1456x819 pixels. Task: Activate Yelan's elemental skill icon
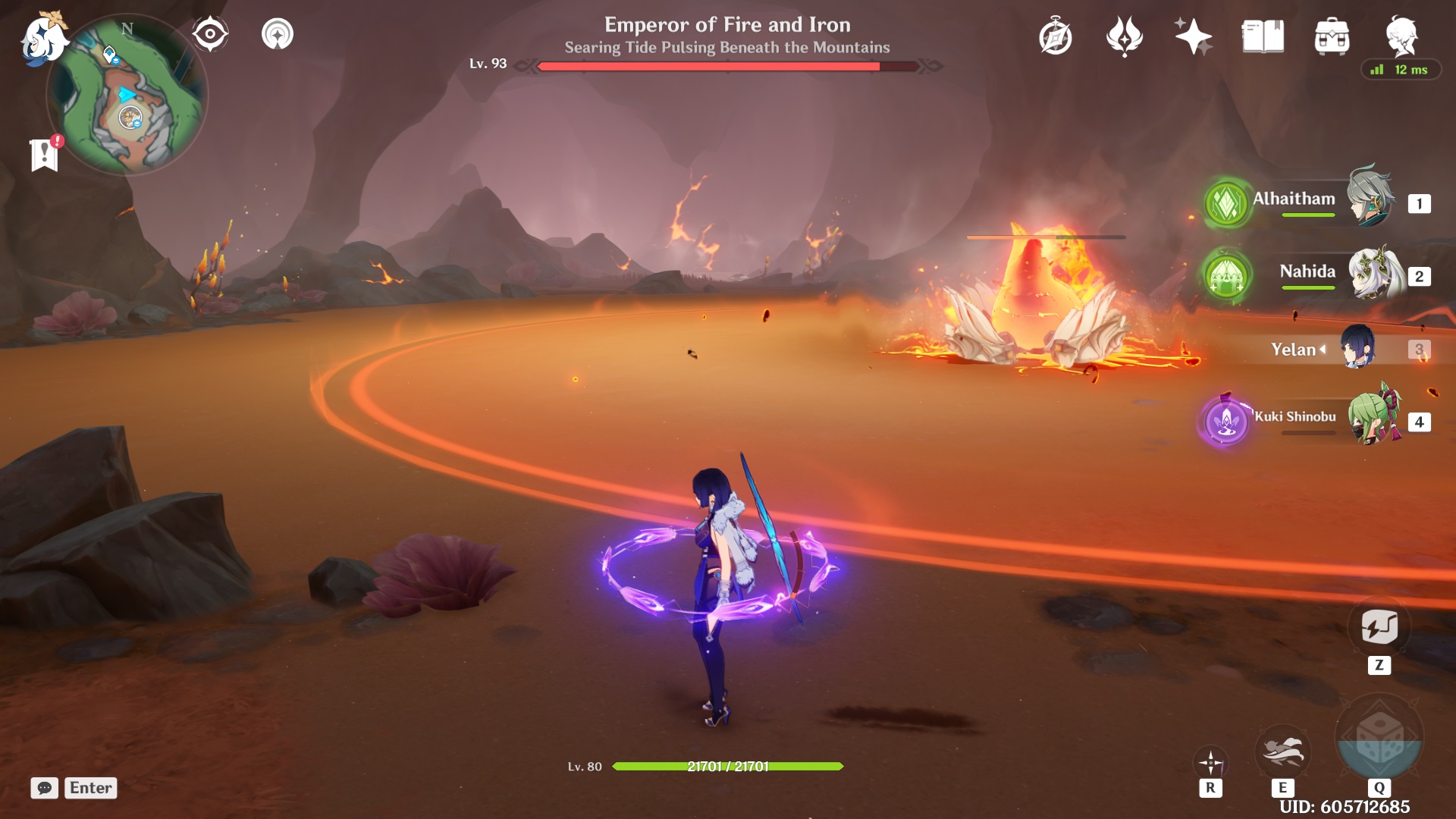pos(1282,751)
